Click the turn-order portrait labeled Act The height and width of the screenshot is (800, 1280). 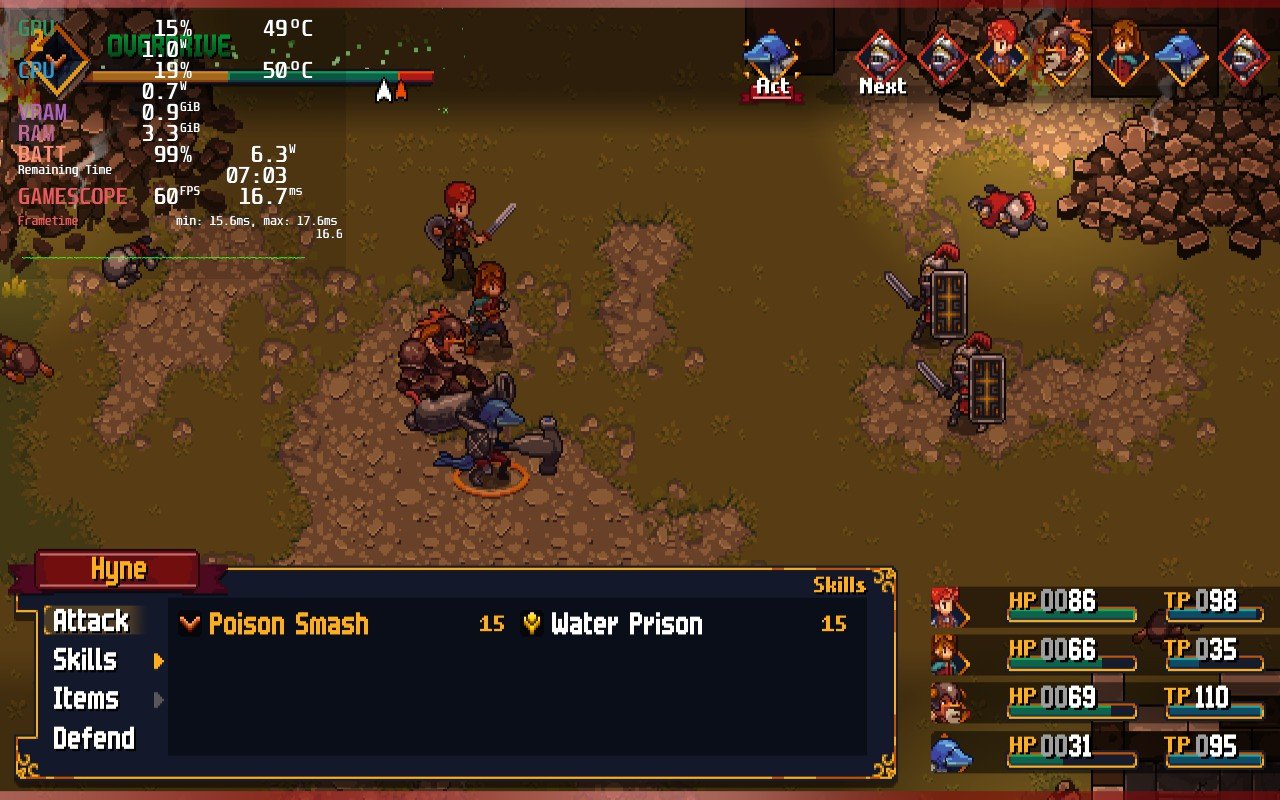[771, 59]
